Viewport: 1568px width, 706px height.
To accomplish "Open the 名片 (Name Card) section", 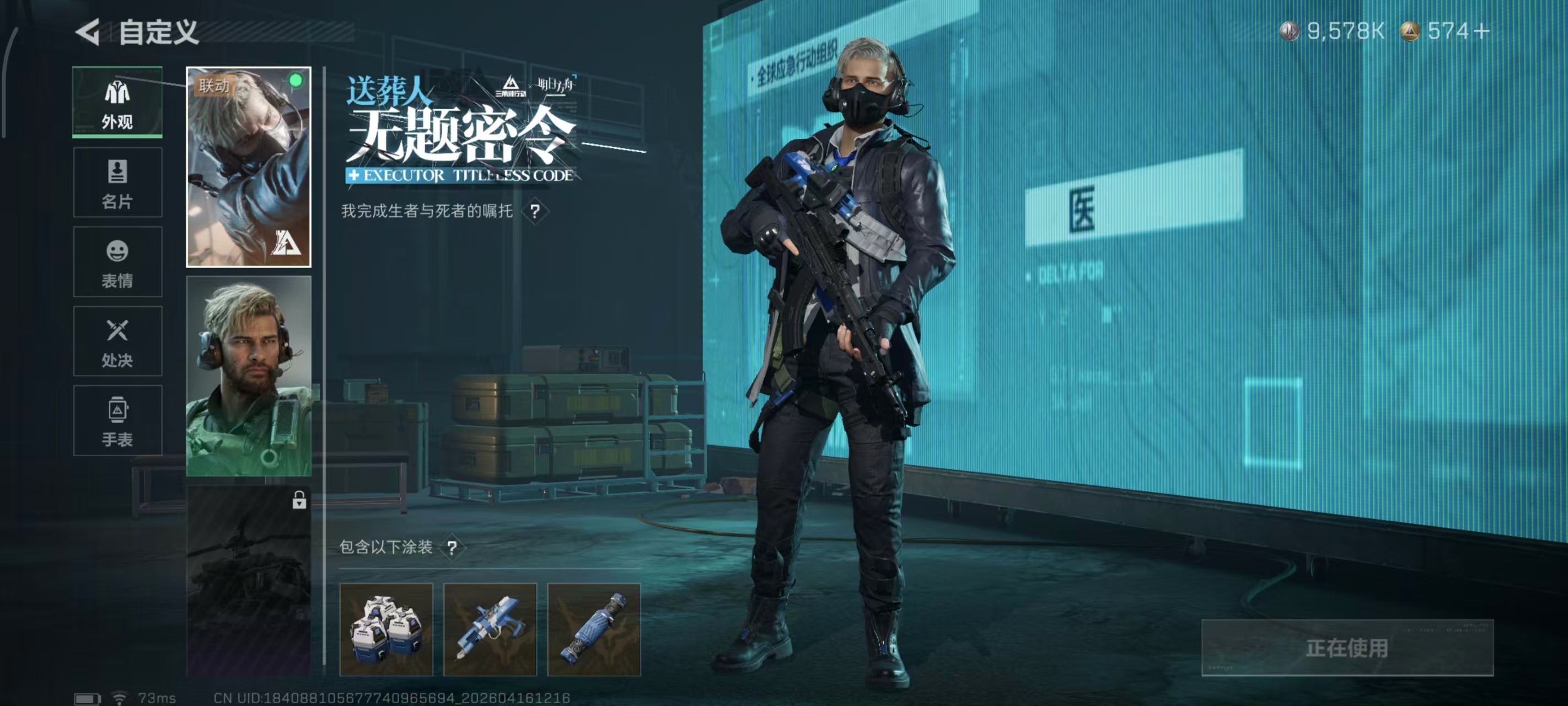I will pos(117,182).
